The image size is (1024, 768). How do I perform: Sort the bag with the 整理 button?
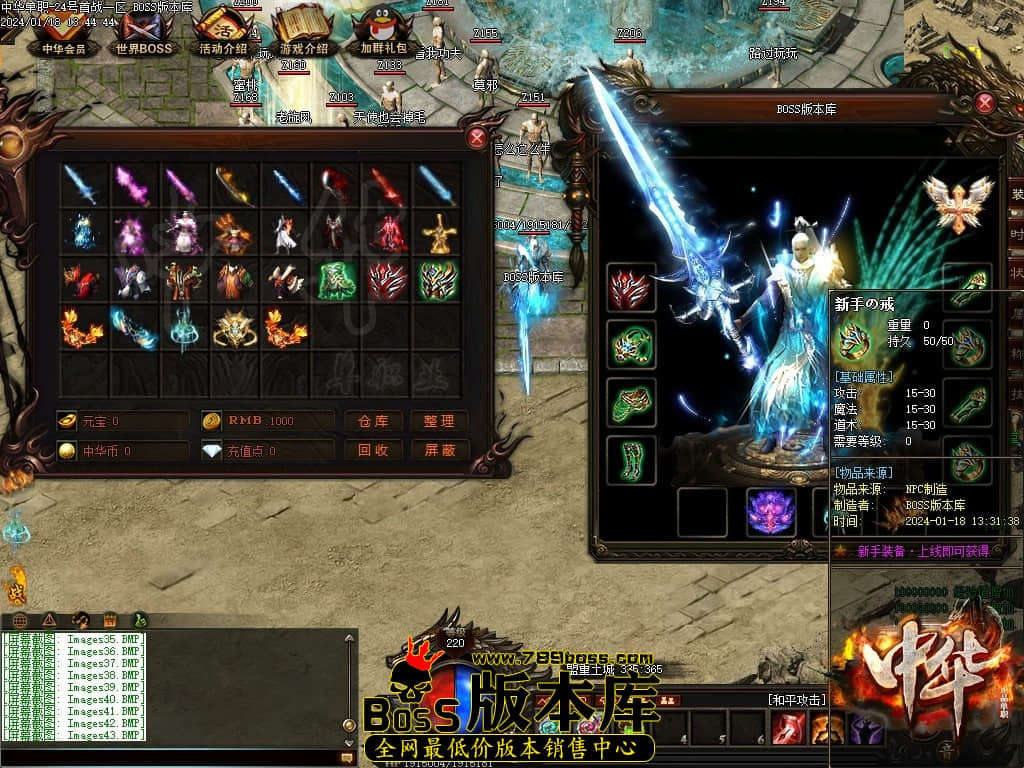[x=439, y=421]
